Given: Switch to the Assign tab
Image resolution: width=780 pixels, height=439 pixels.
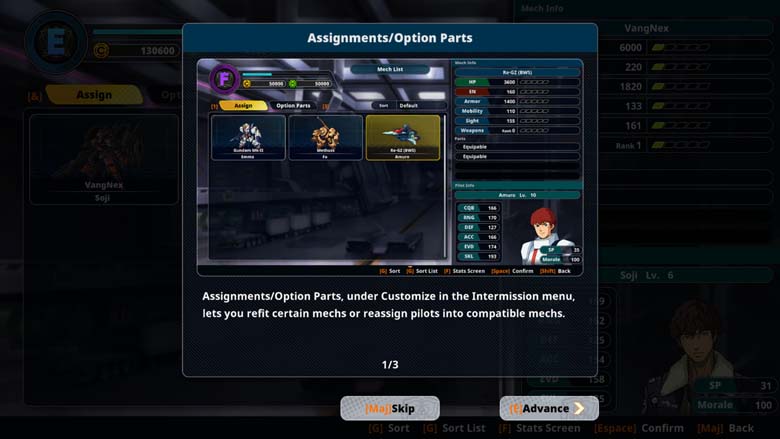Looking at the screenshot, I should 92,95.
